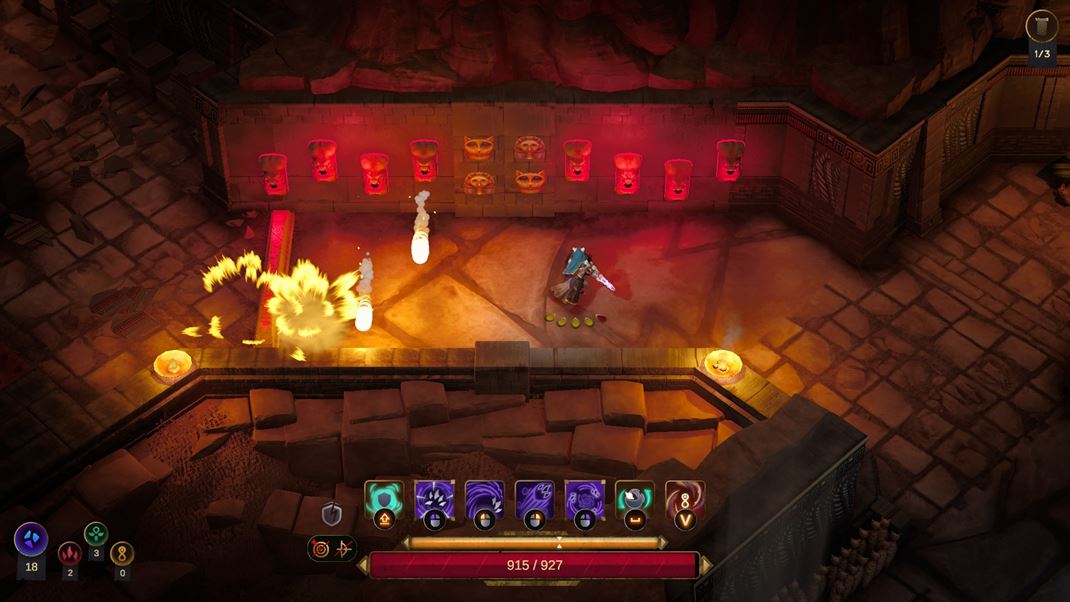The width and height of the screenshot is (1070, 602).
Task: Select the green ankh resource icon
Action: coord(96,534)
